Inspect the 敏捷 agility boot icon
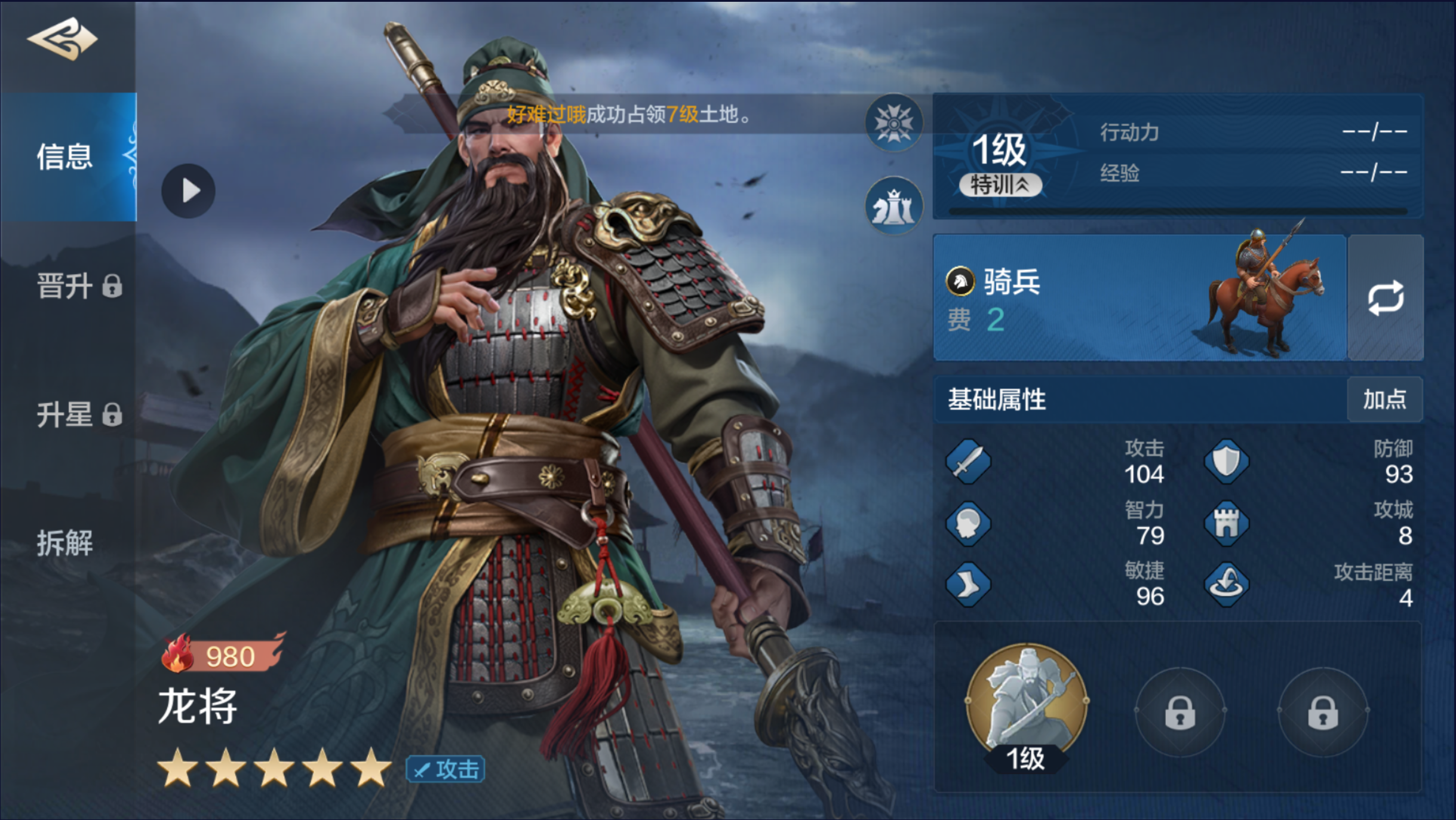The height and width of the screenshot is (820, 1456). click(x=968, y=585)
